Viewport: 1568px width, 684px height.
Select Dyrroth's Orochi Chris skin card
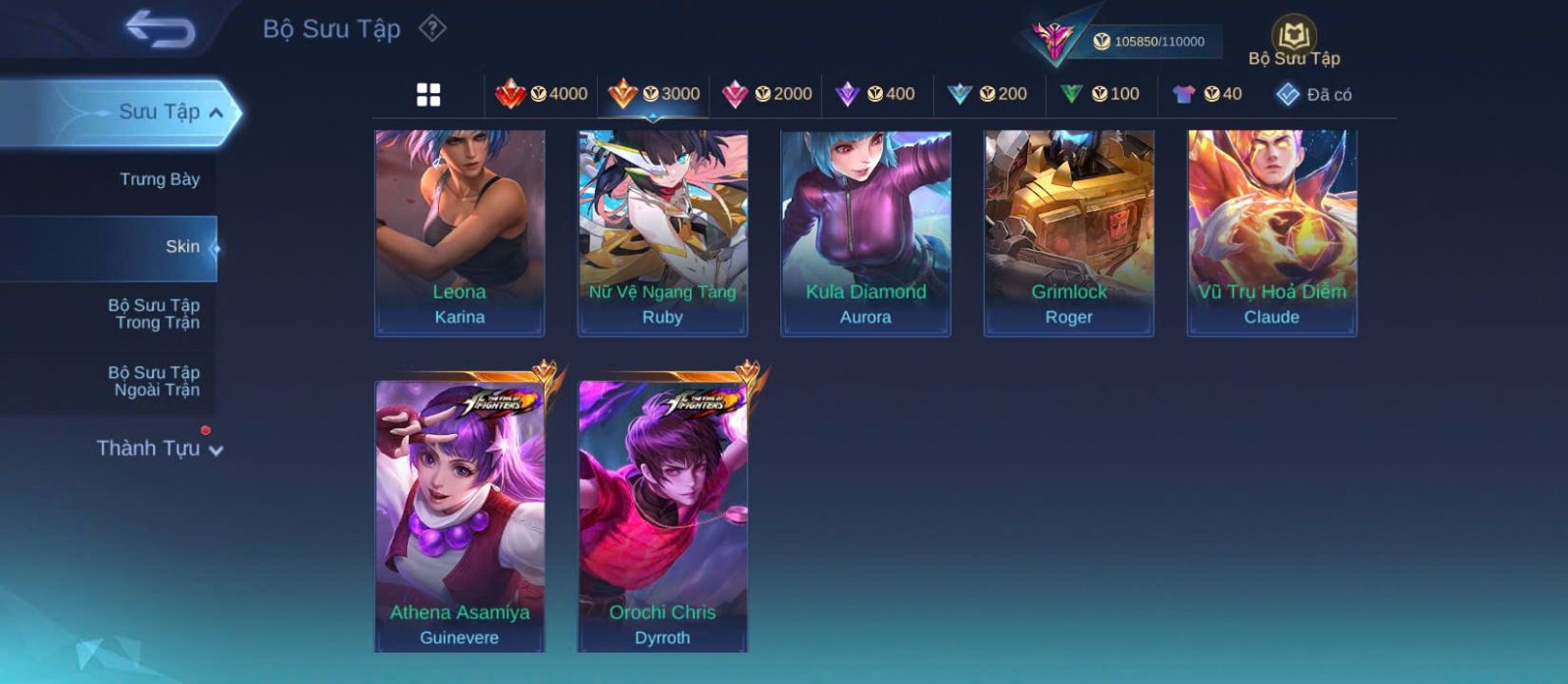[x=662, y=515]
